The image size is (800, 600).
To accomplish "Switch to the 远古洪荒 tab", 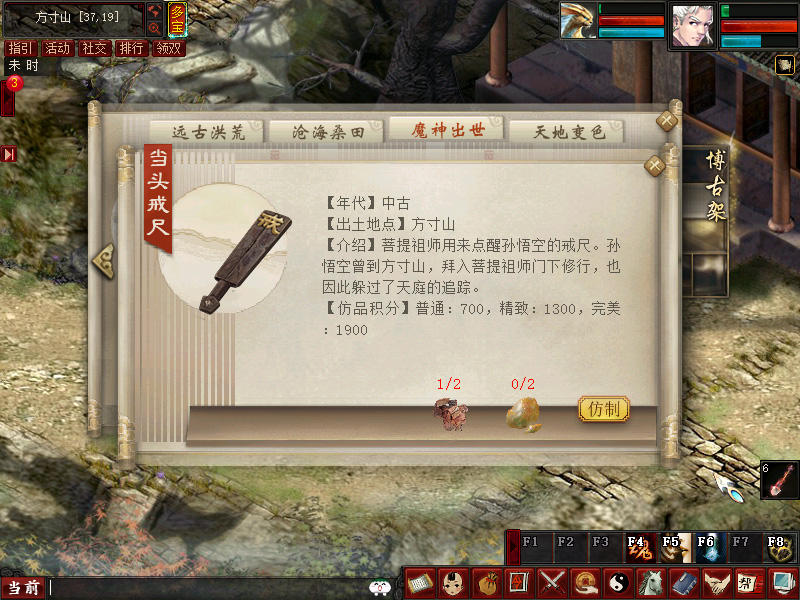I will tap(207, 132).
